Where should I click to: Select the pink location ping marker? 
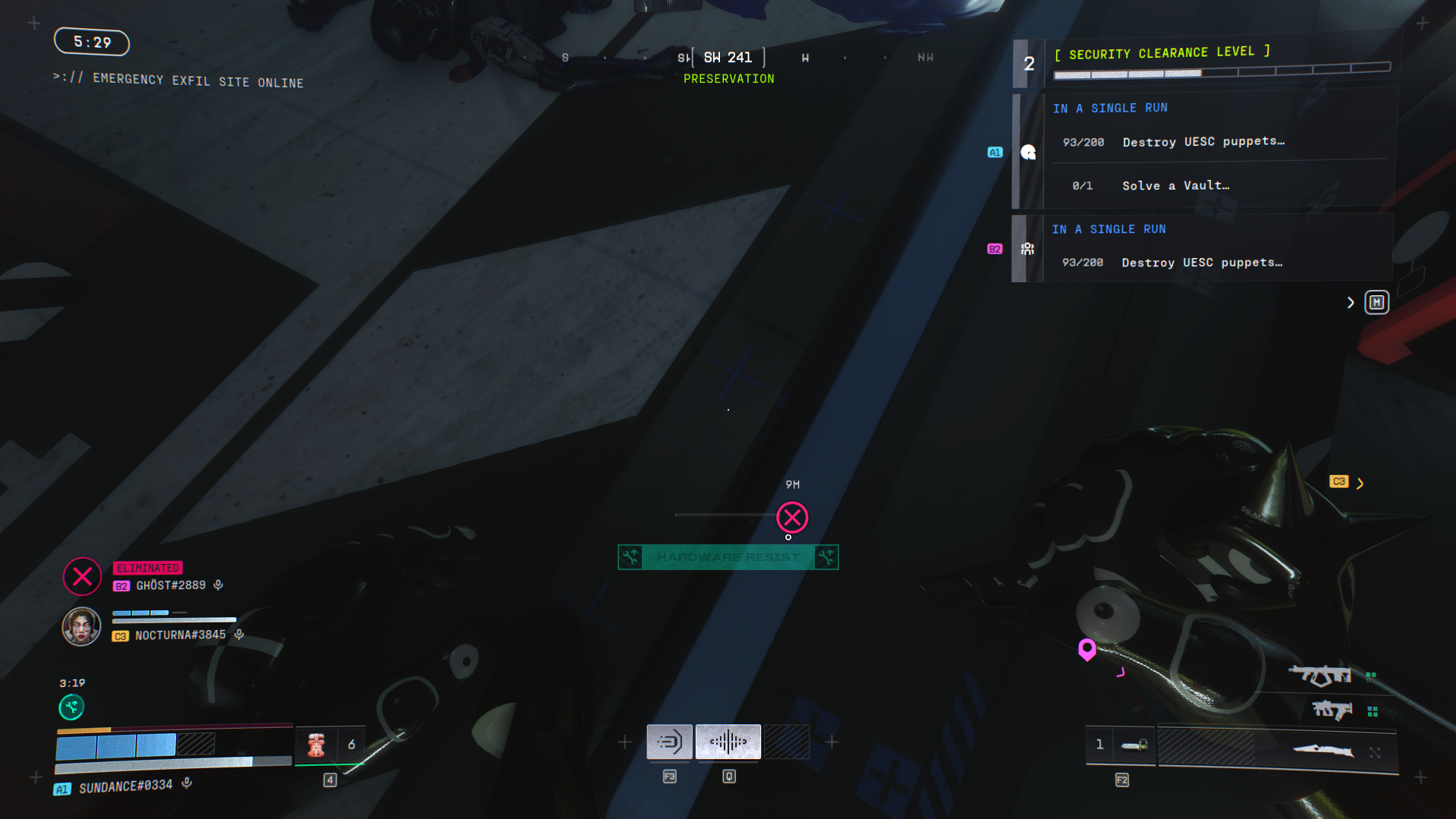click(x=1087, y=649)
